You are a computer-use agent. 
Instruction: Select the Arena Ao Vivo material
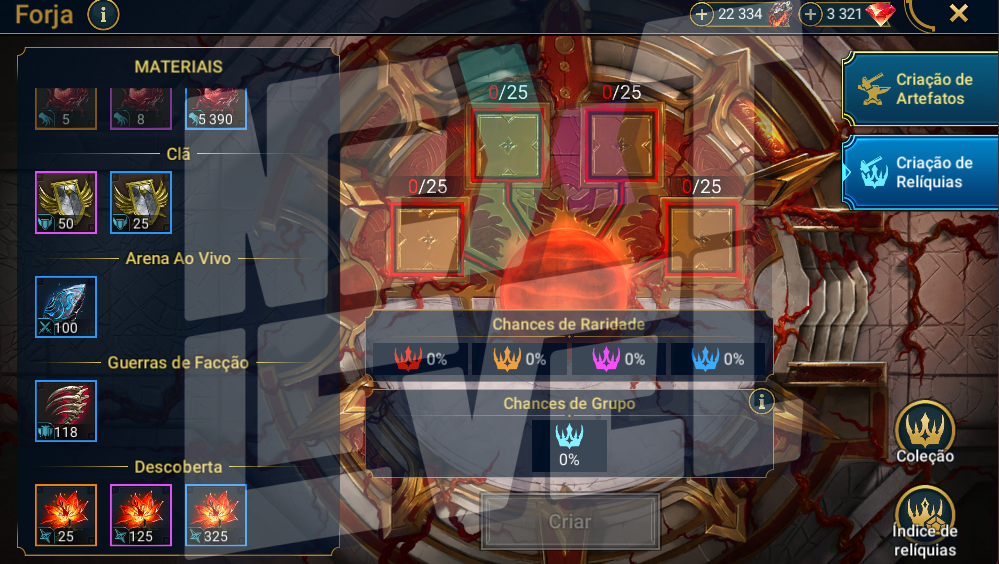pos(66,307)
